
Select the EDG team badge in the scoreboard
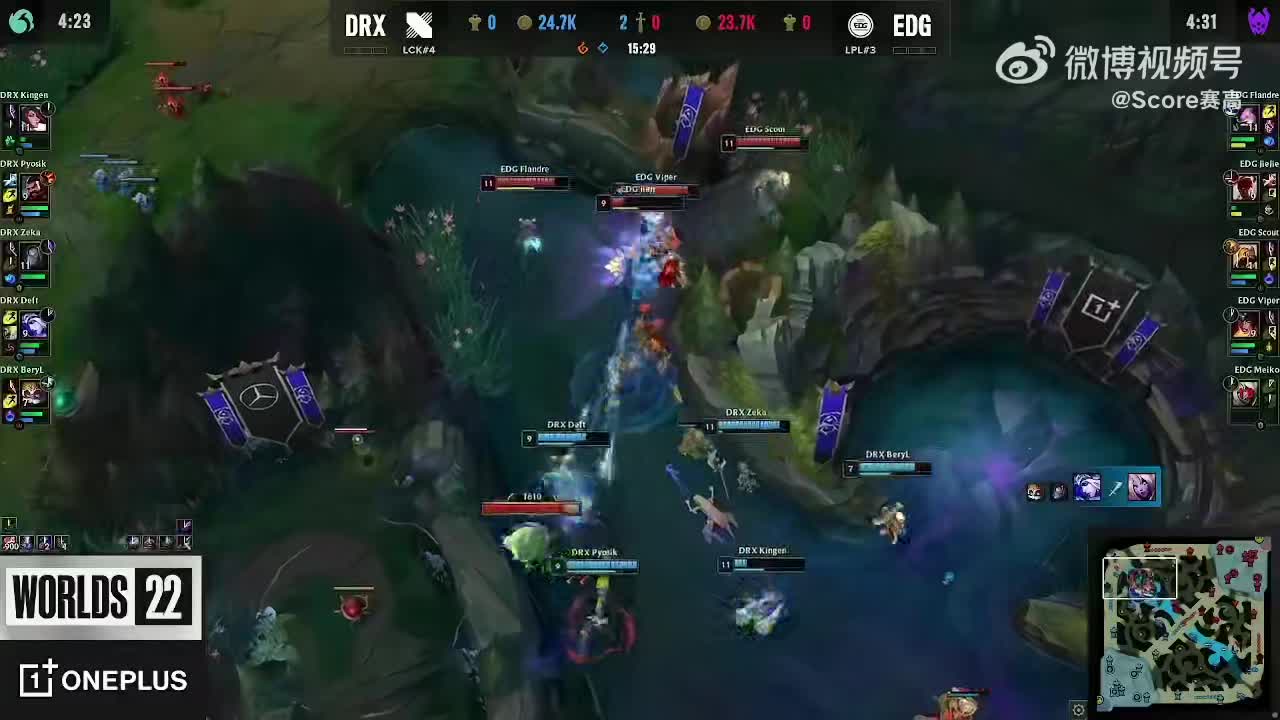(x=860, y=25)
